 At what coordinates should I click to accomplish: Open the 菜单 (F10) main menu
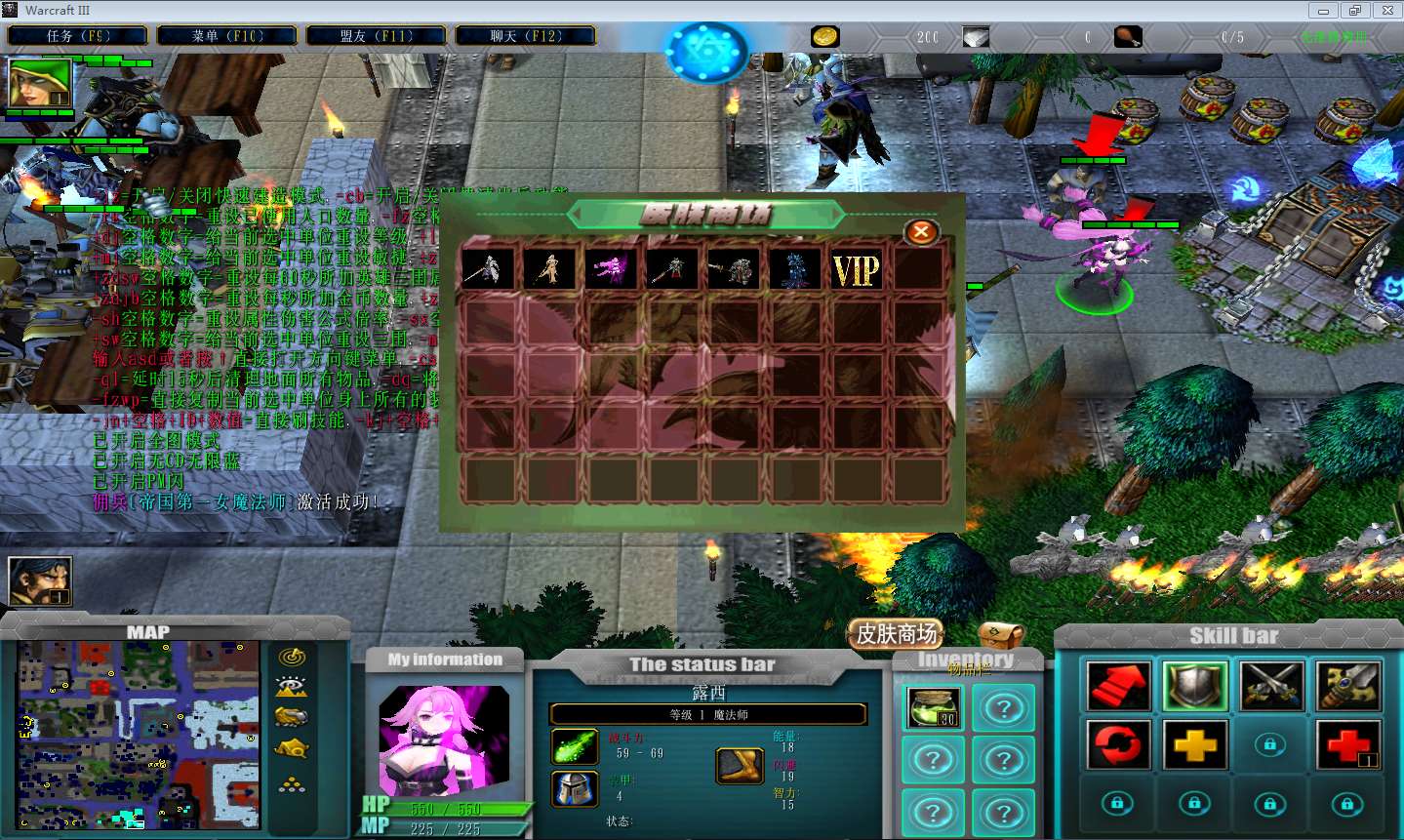pos(227,36)
